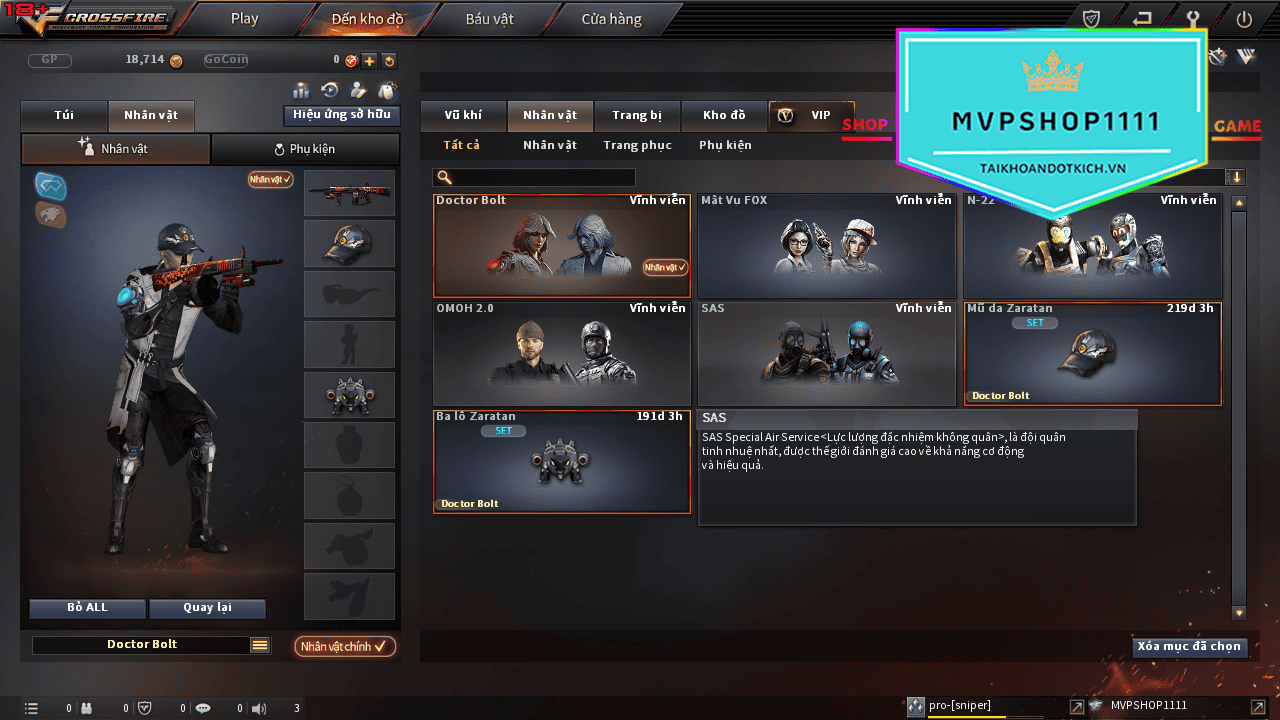The height and width of the screenshot is (720, 1280).
Task: Choose the Mật Vụ FOX character card
Action: point(826,246)
